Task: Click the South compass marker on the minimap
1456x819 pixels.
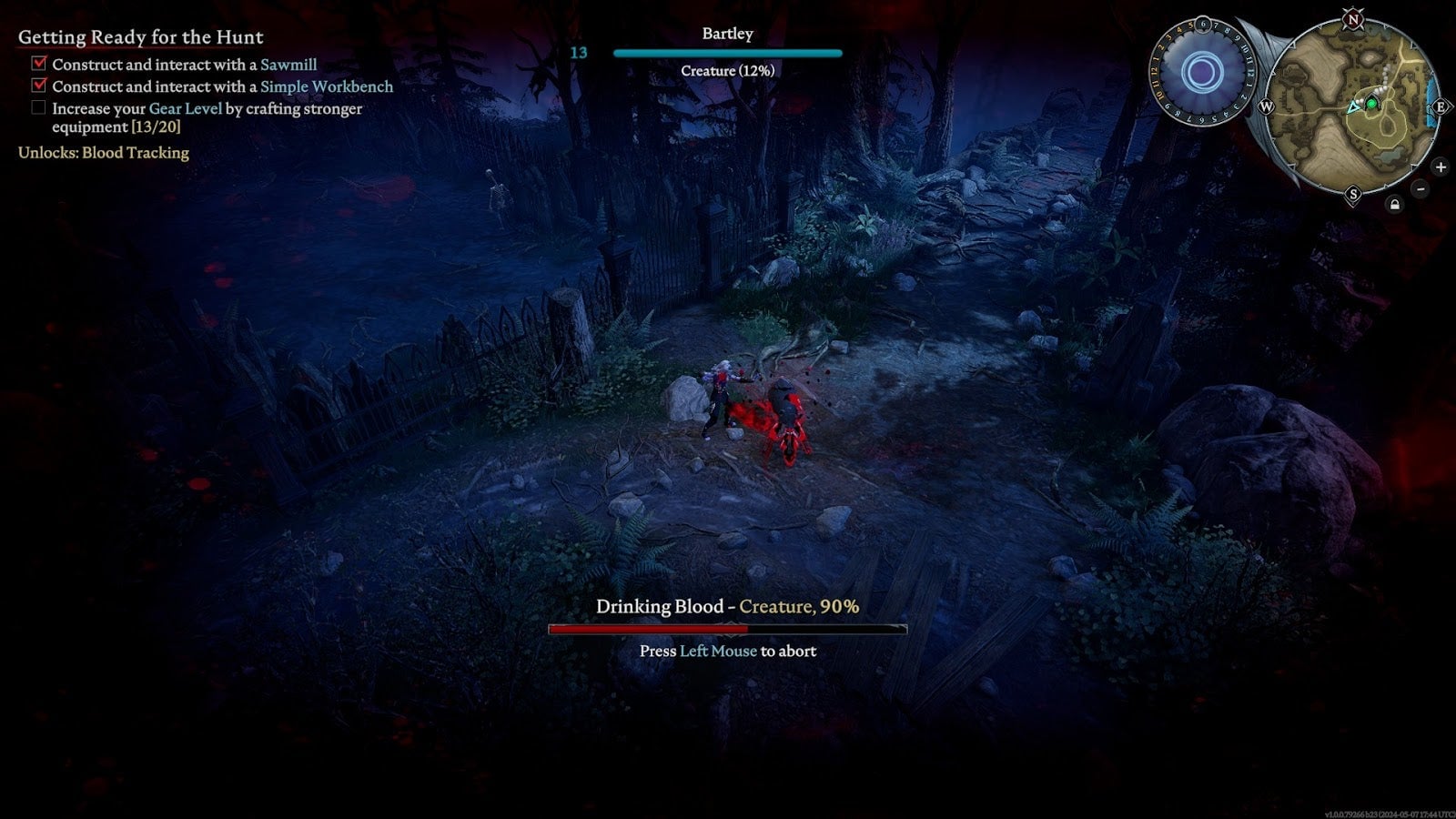Action: pyautogui.click(x=1353, y=194)
